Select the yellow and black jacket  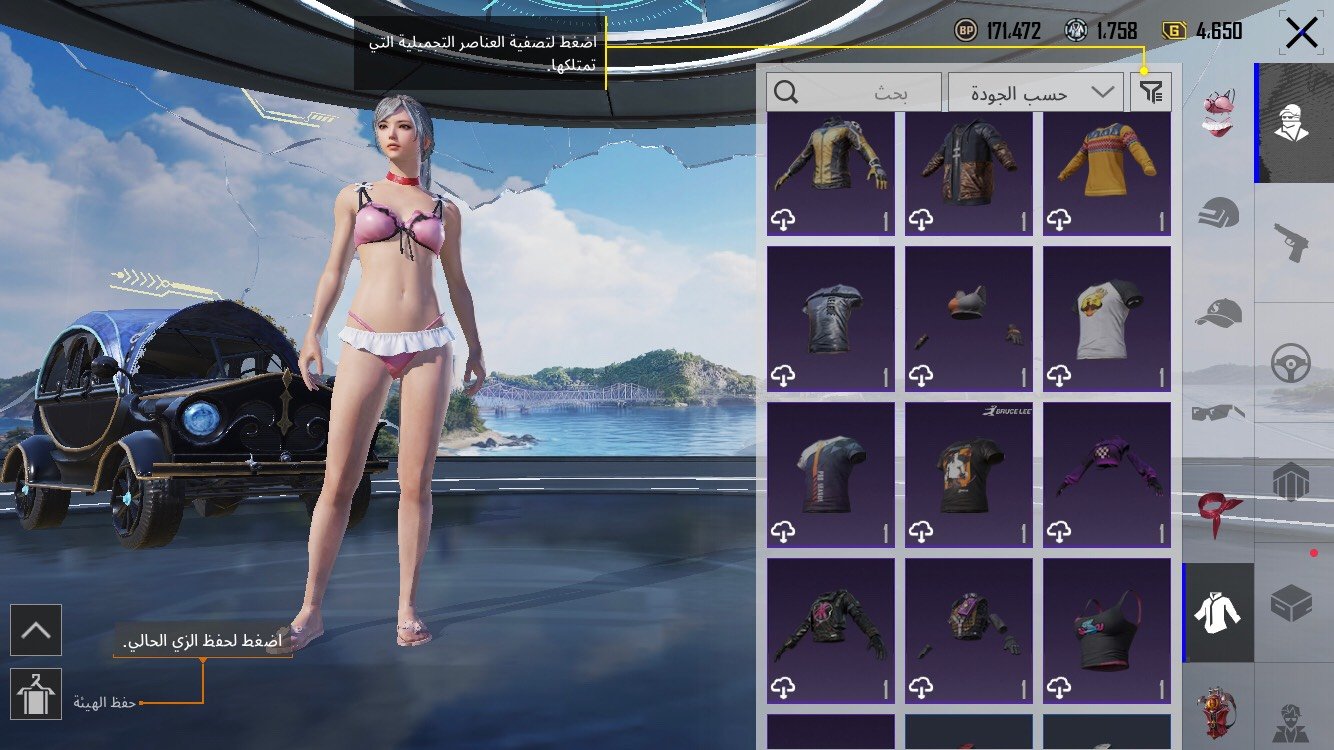click(x=830, y=174)
